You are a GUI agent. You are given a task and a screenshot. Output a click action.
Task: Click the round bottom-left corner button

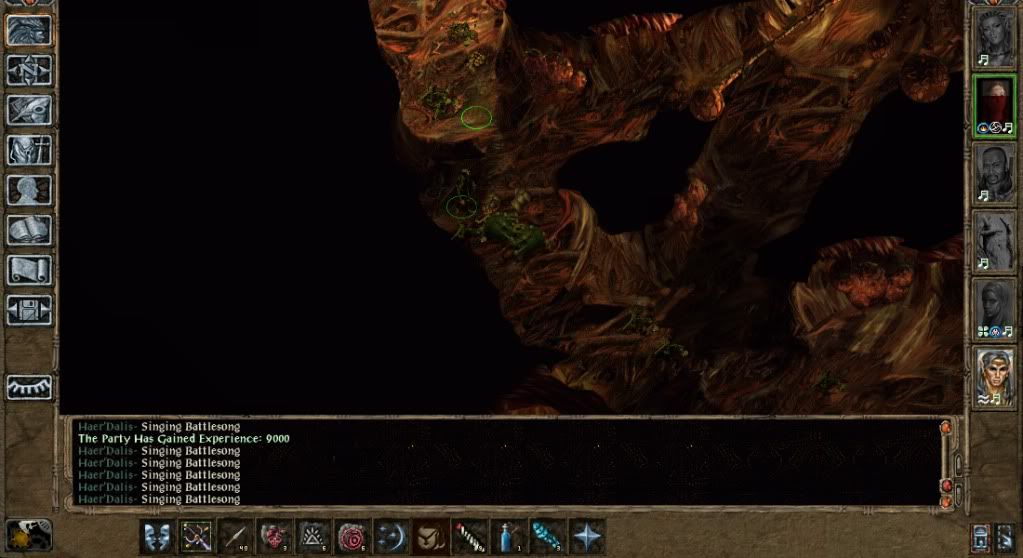coord(28,534)
